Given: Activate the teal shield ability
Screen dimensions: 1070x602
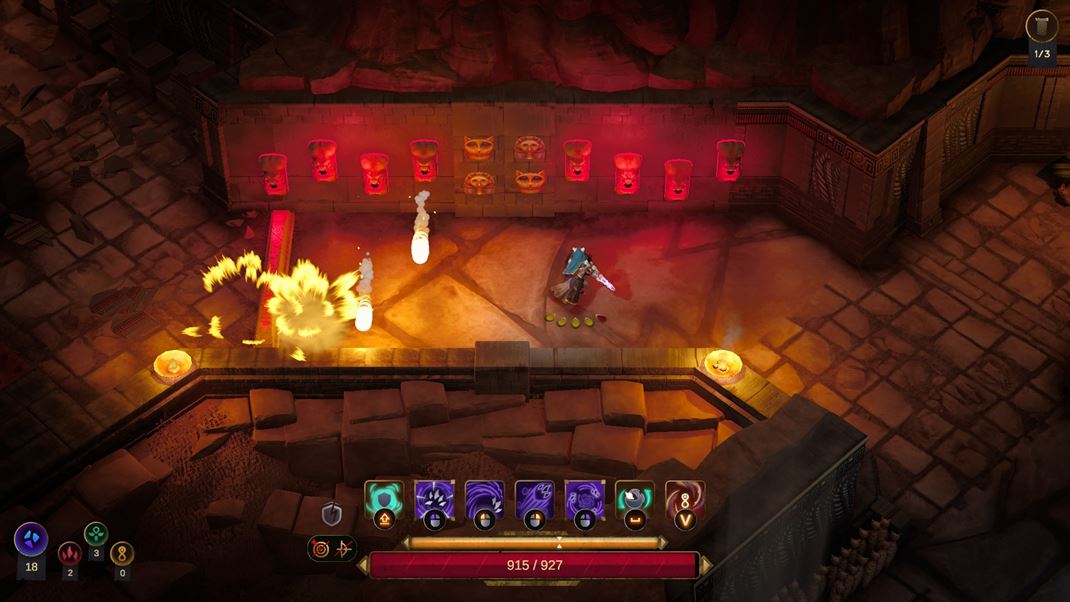Looking at the screenshot, I should tap(384, 498).
